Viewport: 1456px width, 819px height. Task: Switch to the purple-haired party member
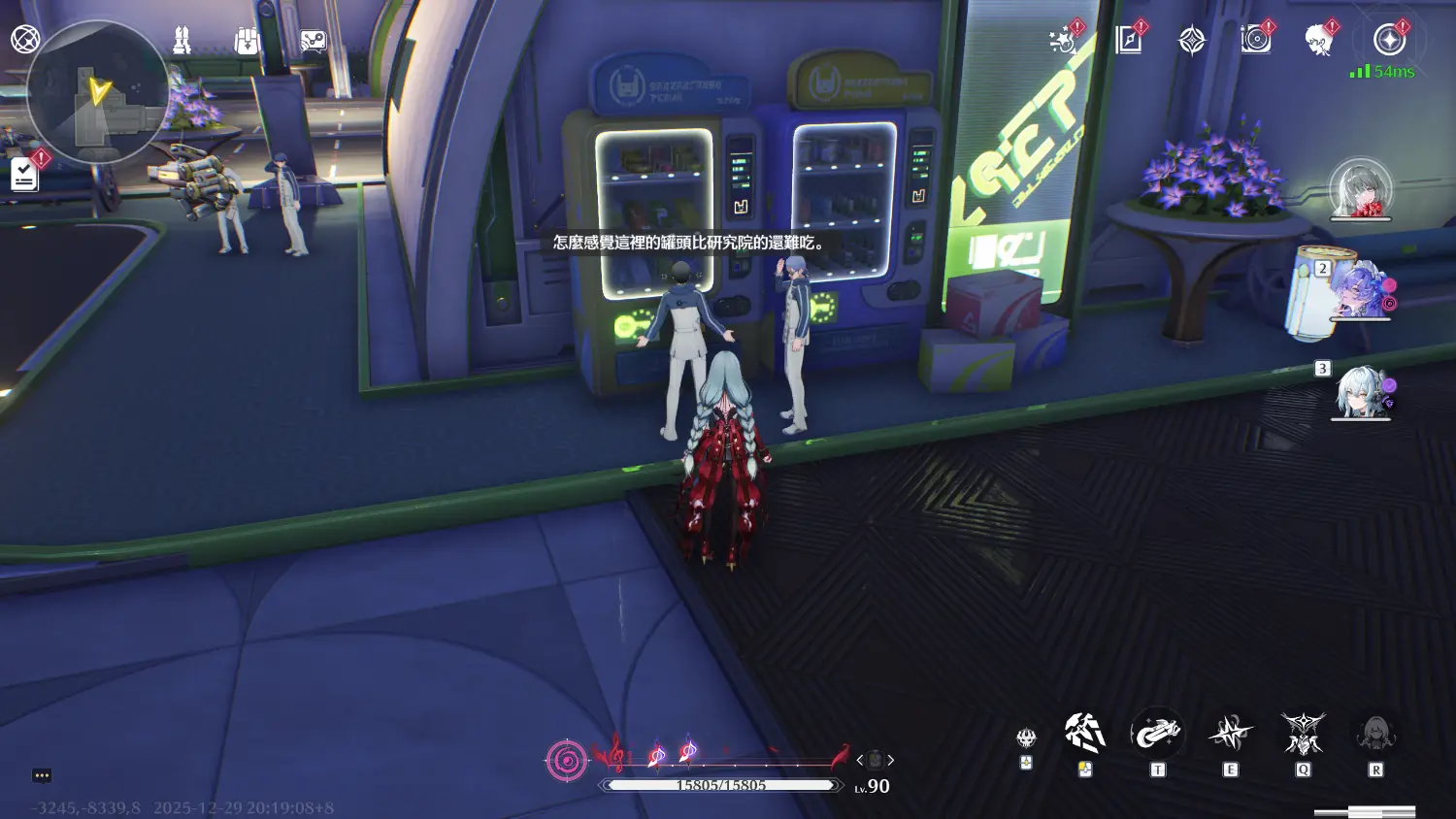[x=1360, y=290]
